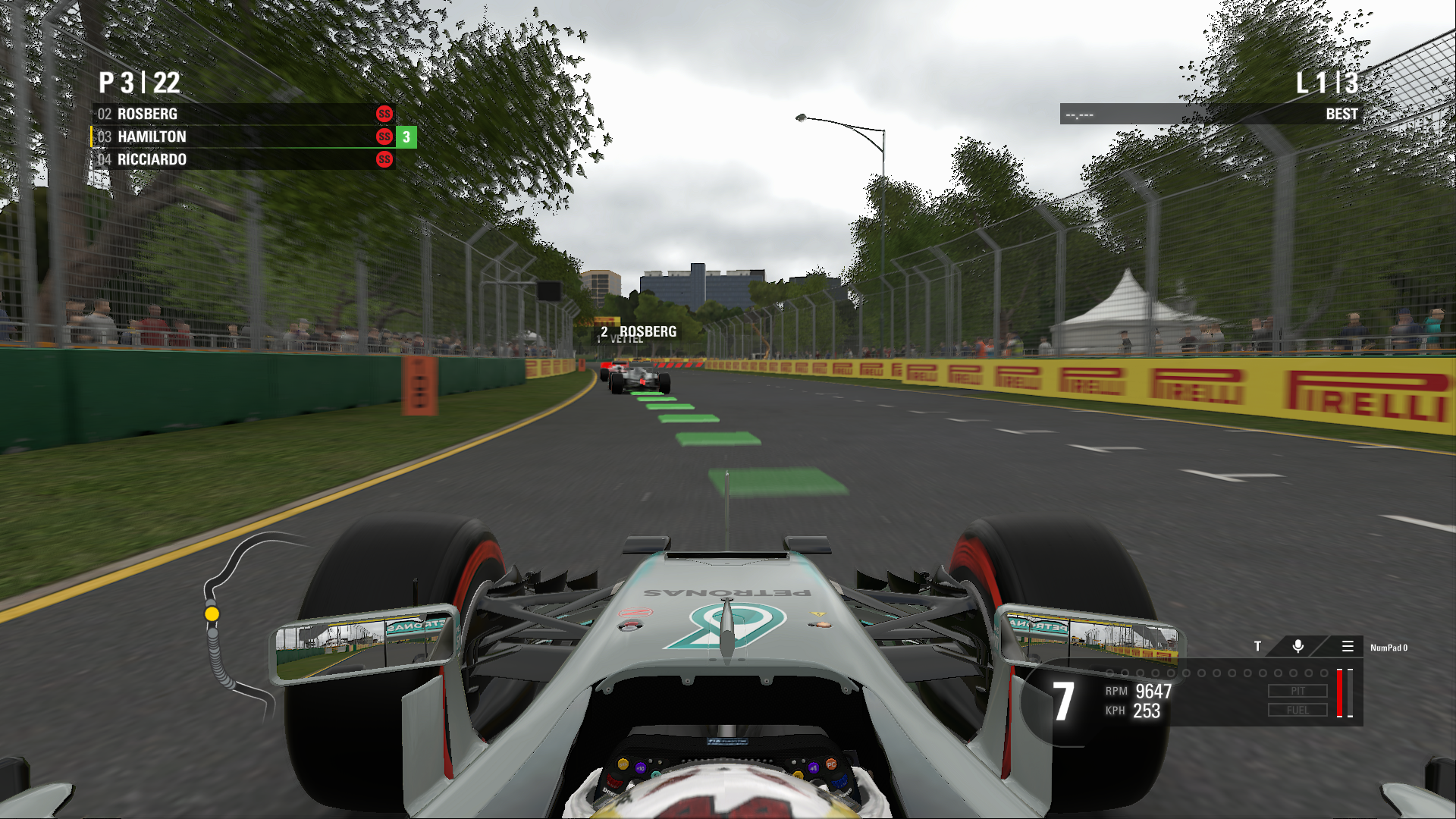This screenshot has height=819, width=1456.
Task: Open the quick menu list icon
Action: [1348, 646]
